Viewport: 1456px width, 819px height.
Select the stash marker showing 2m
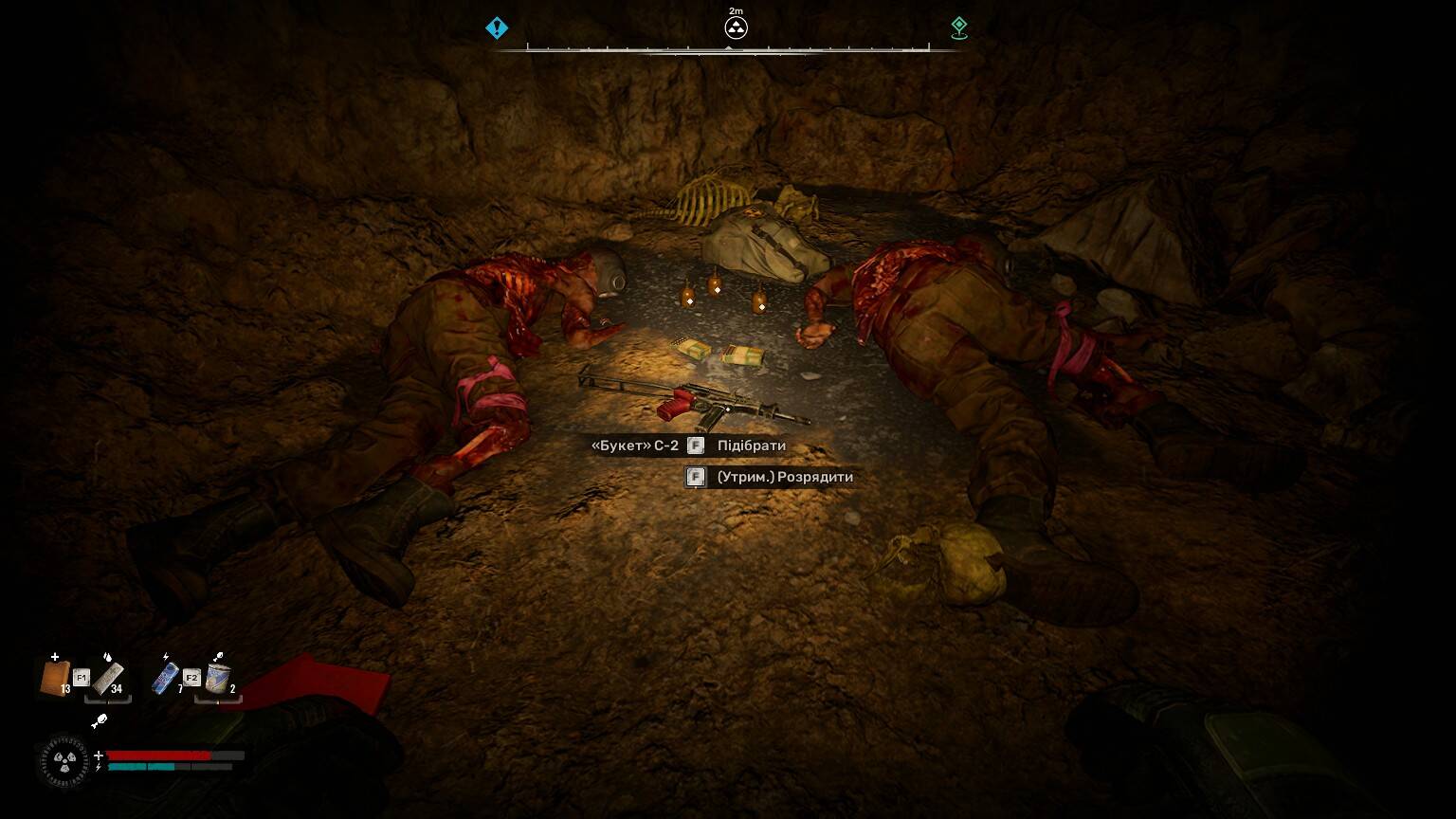736,27
